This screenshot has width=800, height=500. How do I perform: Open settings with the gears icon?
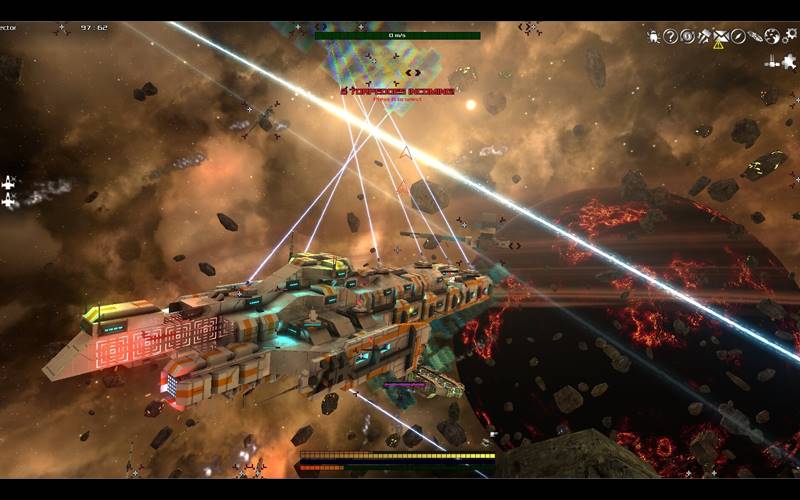point(789,37)
